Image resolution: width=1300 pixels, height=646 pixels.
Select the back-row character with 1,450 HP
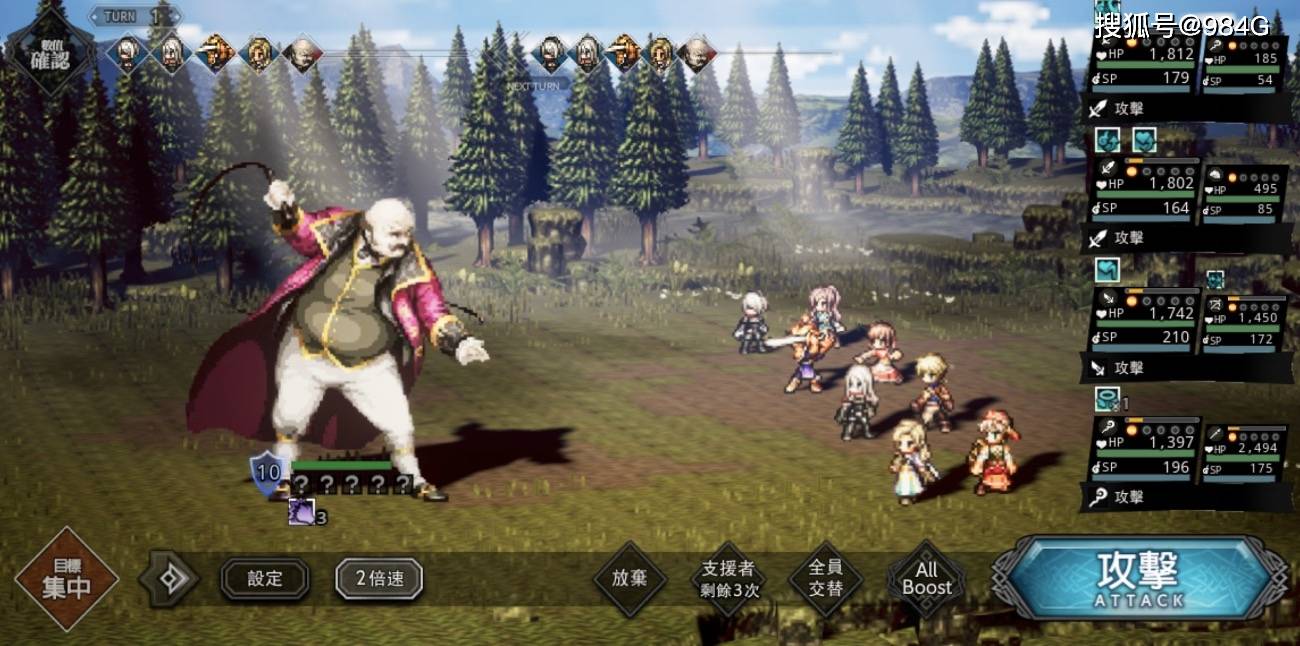(x=1244, y=327)
